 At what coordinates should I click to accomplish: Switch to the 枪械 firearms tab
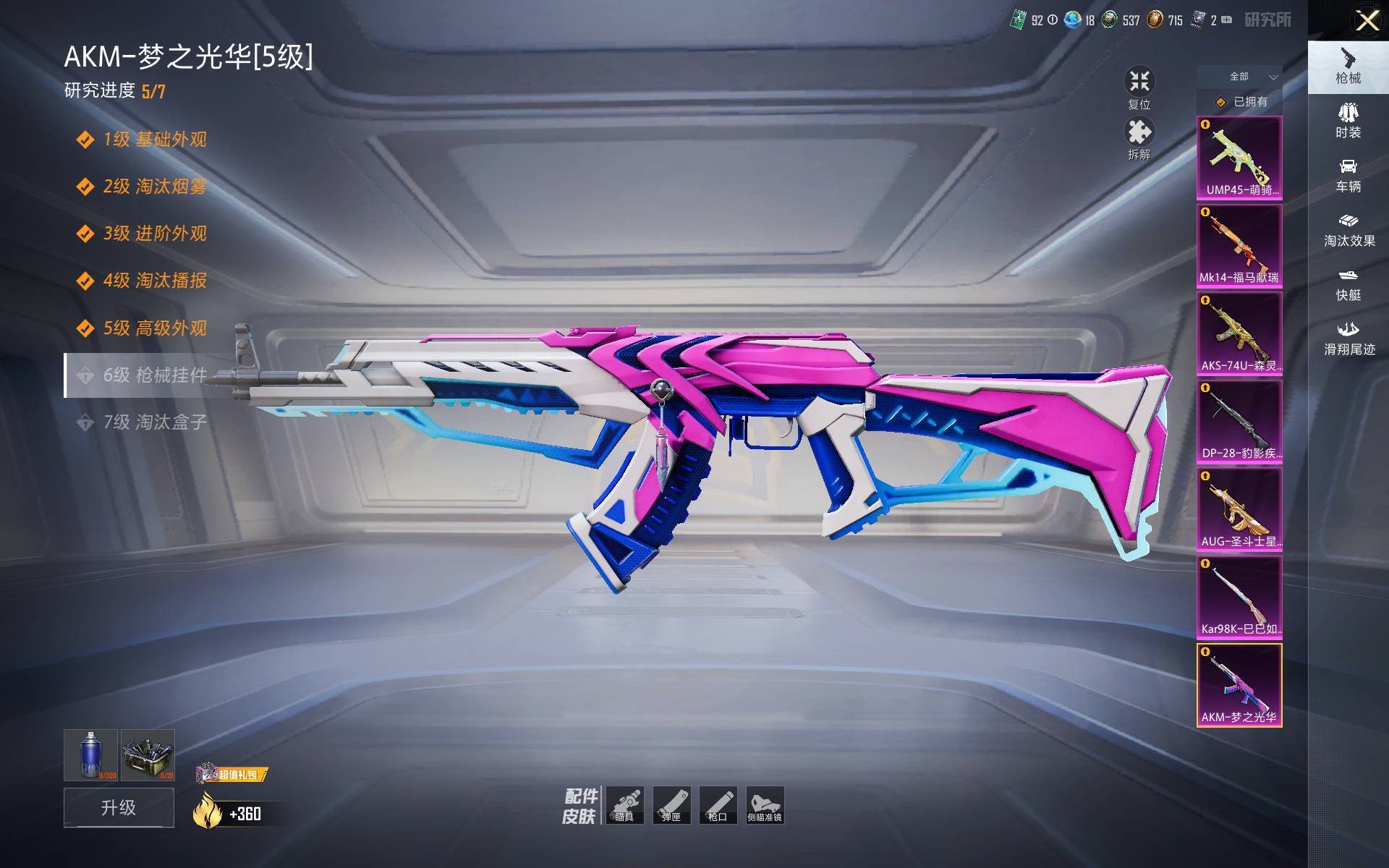click(x=1348, y=67)
